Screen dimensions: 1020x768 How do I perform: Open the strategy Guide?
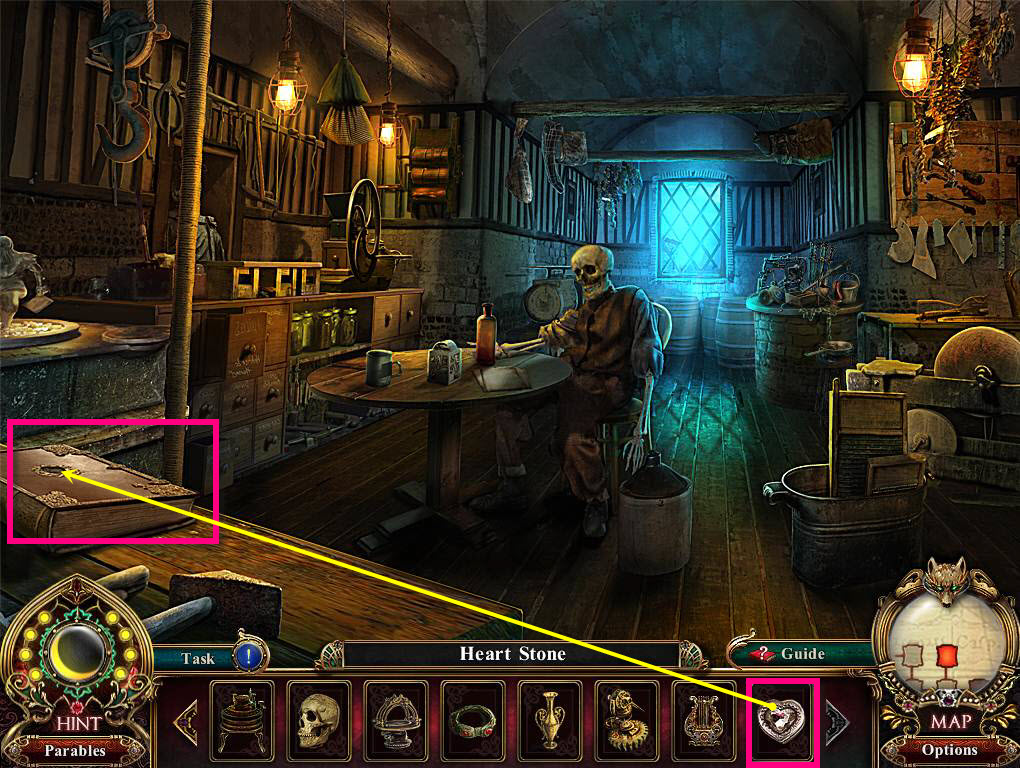(790, 654)
